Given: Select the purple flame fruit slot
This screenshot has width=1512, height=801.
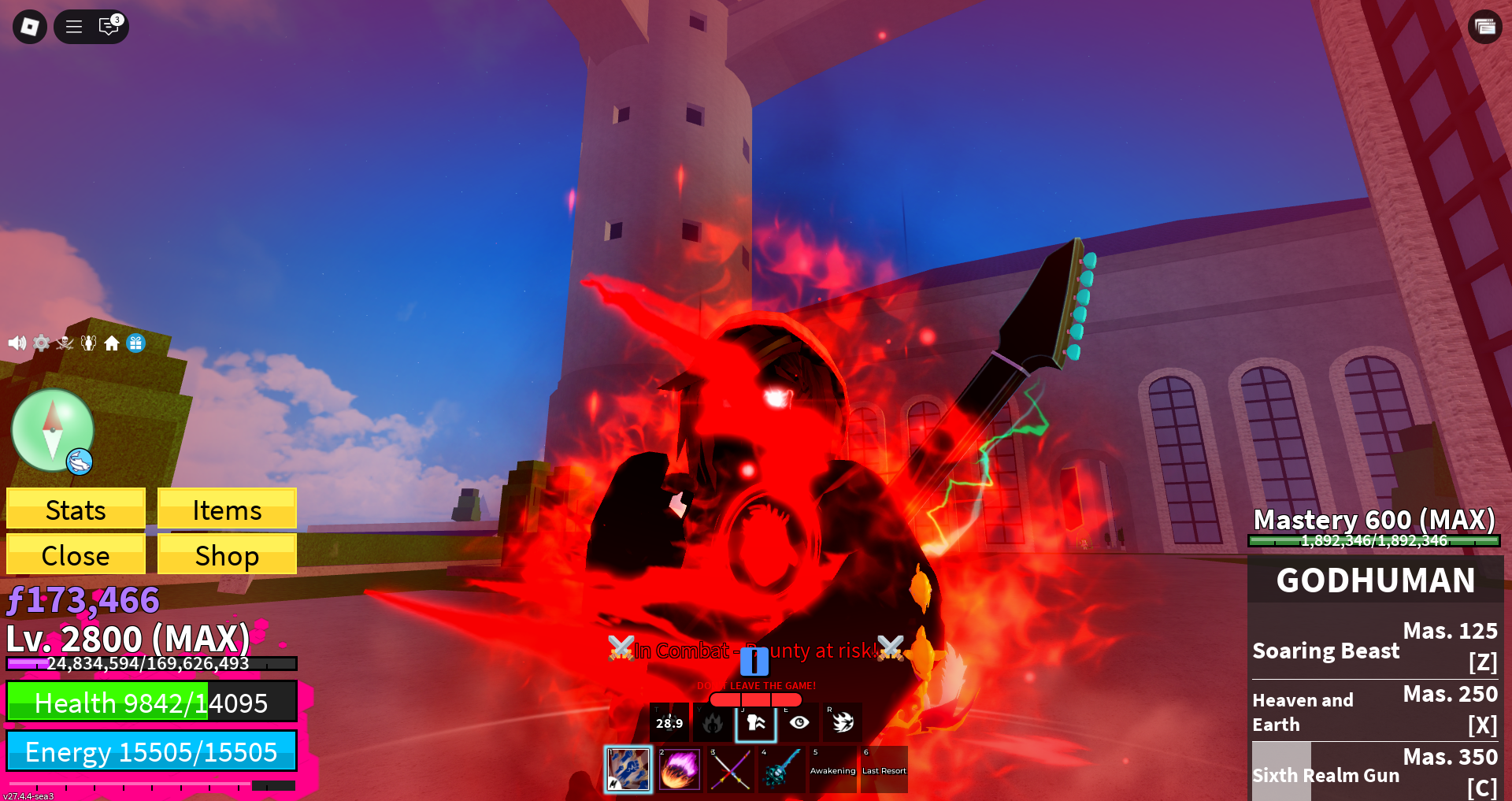Looking at the screenshot, I should (679, 769).
